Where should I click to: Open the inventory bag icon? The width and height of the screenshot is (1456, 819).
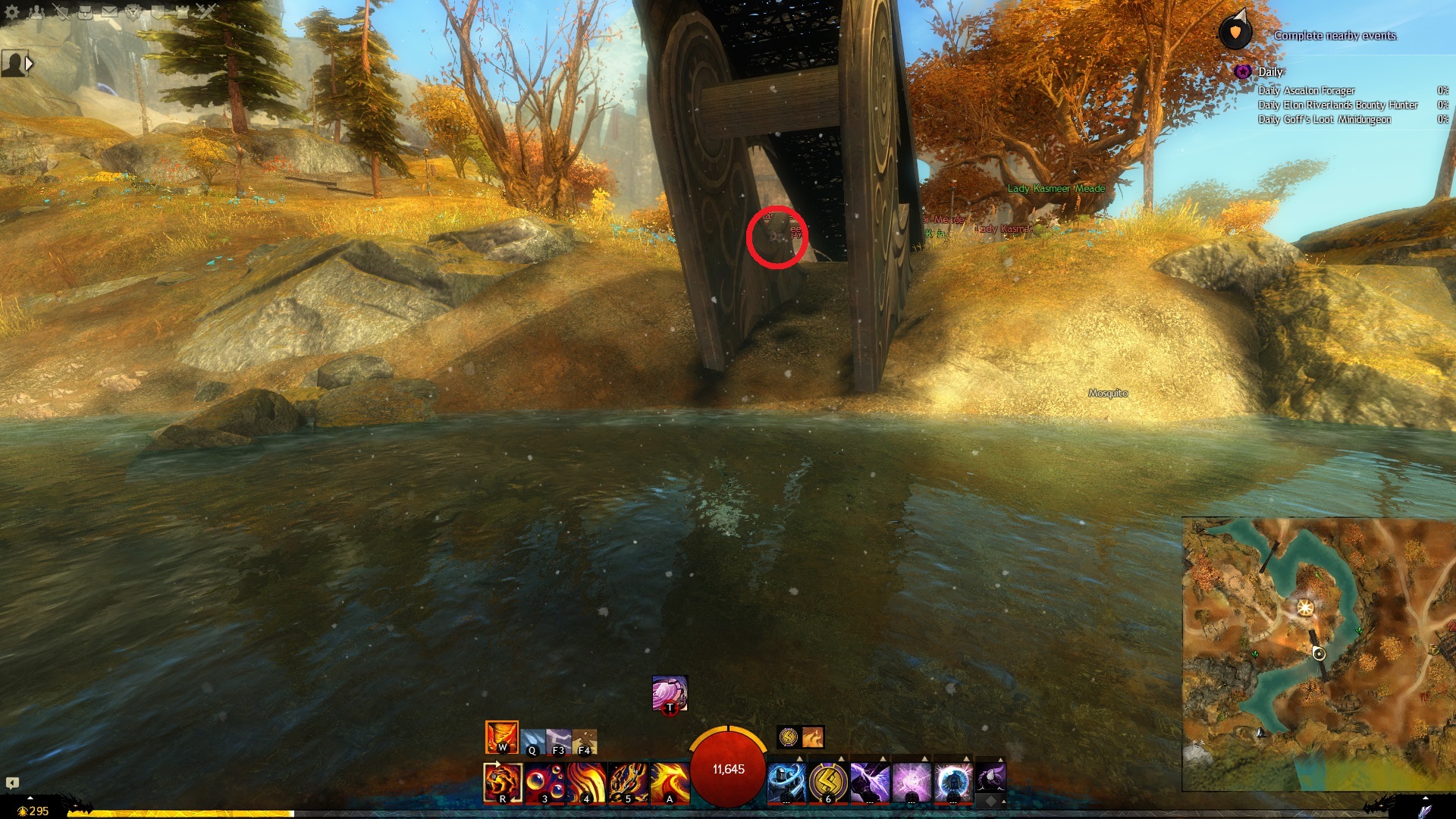pyautogui.click(x=85, y=12)
